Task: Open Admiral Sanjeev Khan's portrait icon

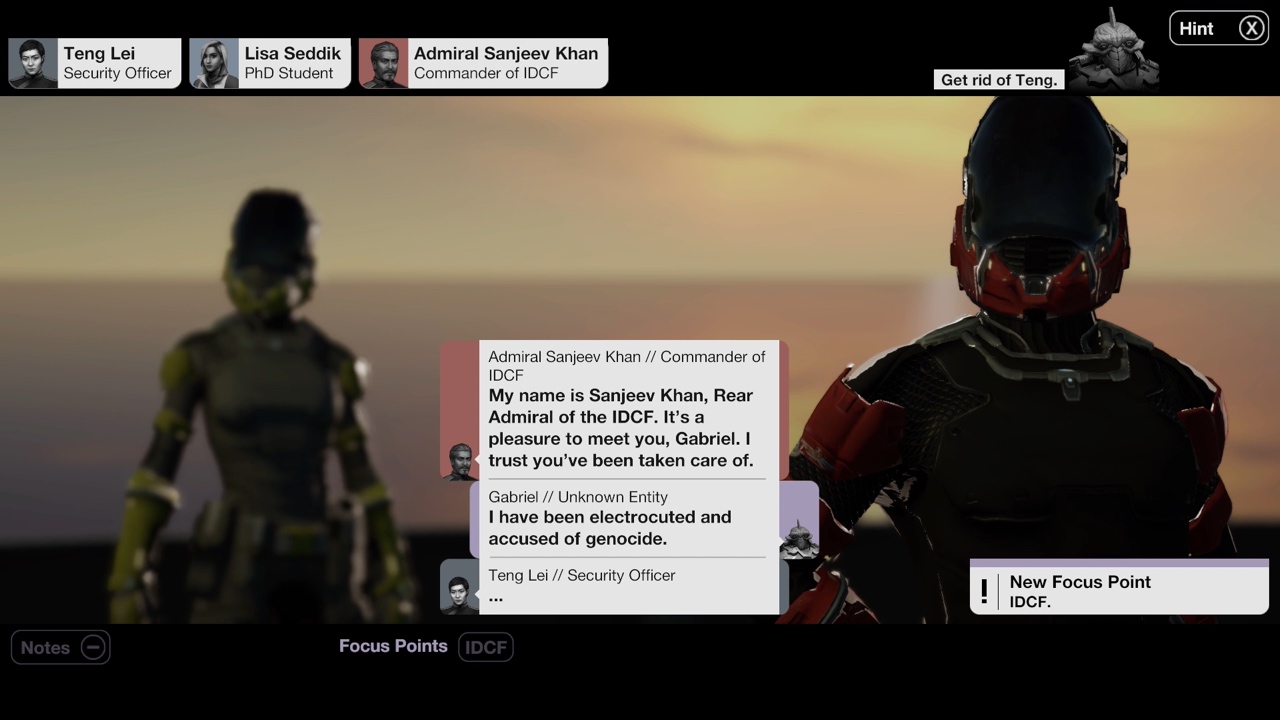Action: click(x=383, y=62)
